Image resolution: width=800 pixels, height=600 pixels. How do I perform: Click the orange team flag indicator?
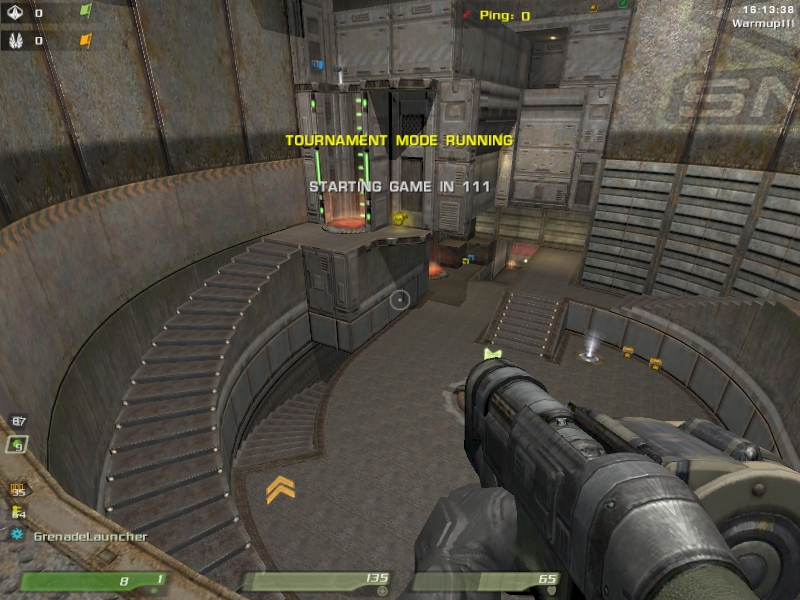coord(85,41)
